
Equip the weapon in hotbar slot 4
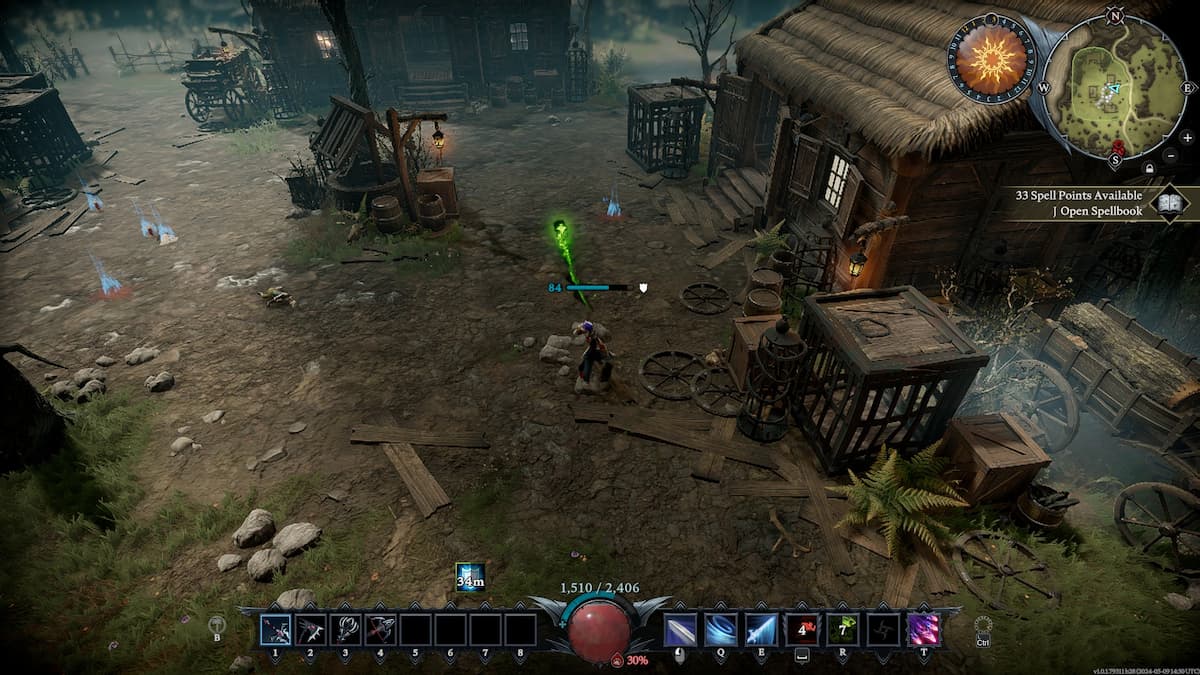click(380, 630)
